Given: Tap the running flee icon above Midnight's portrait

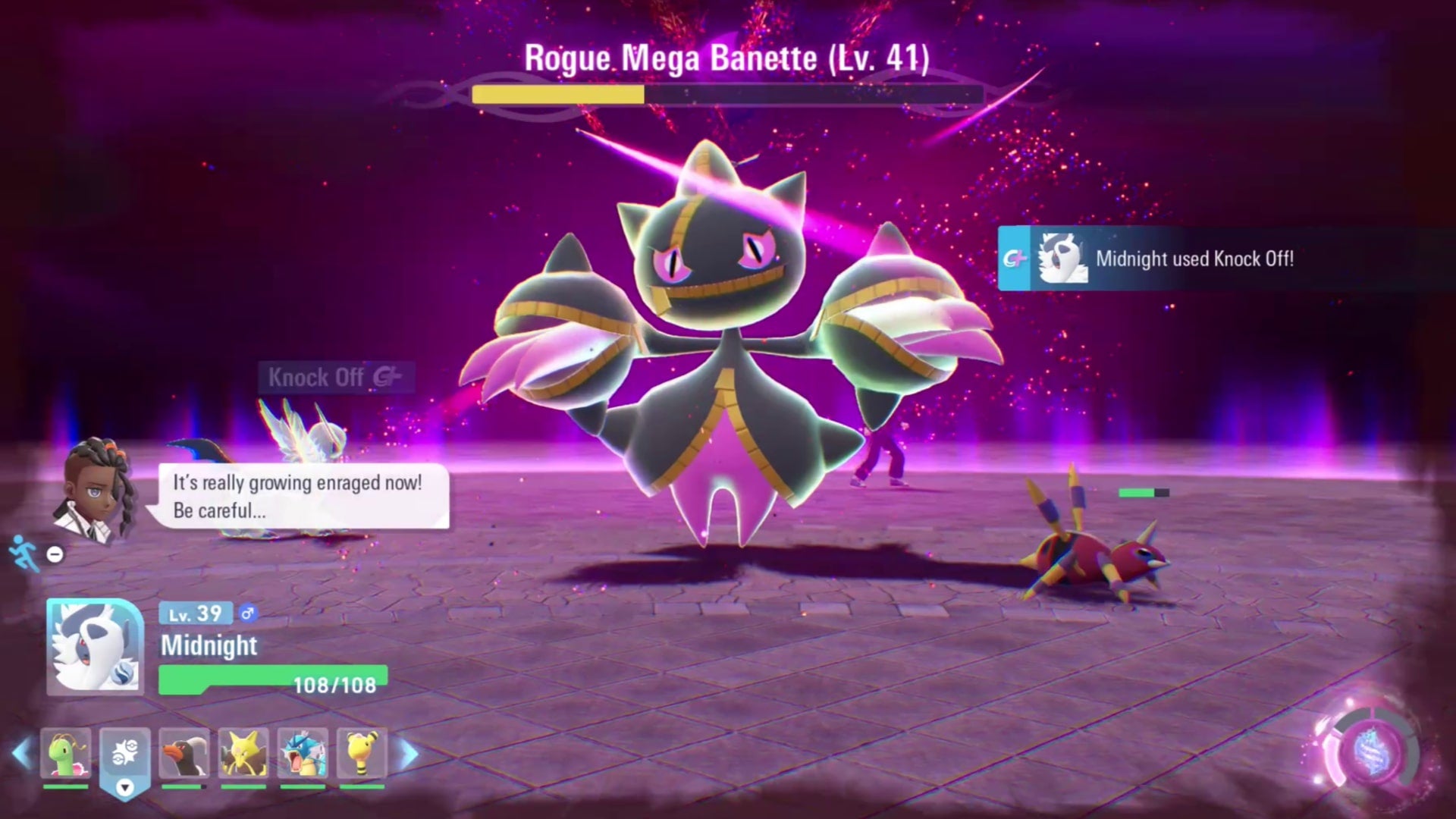Looking at the screenshot, I should coord(21,554).
